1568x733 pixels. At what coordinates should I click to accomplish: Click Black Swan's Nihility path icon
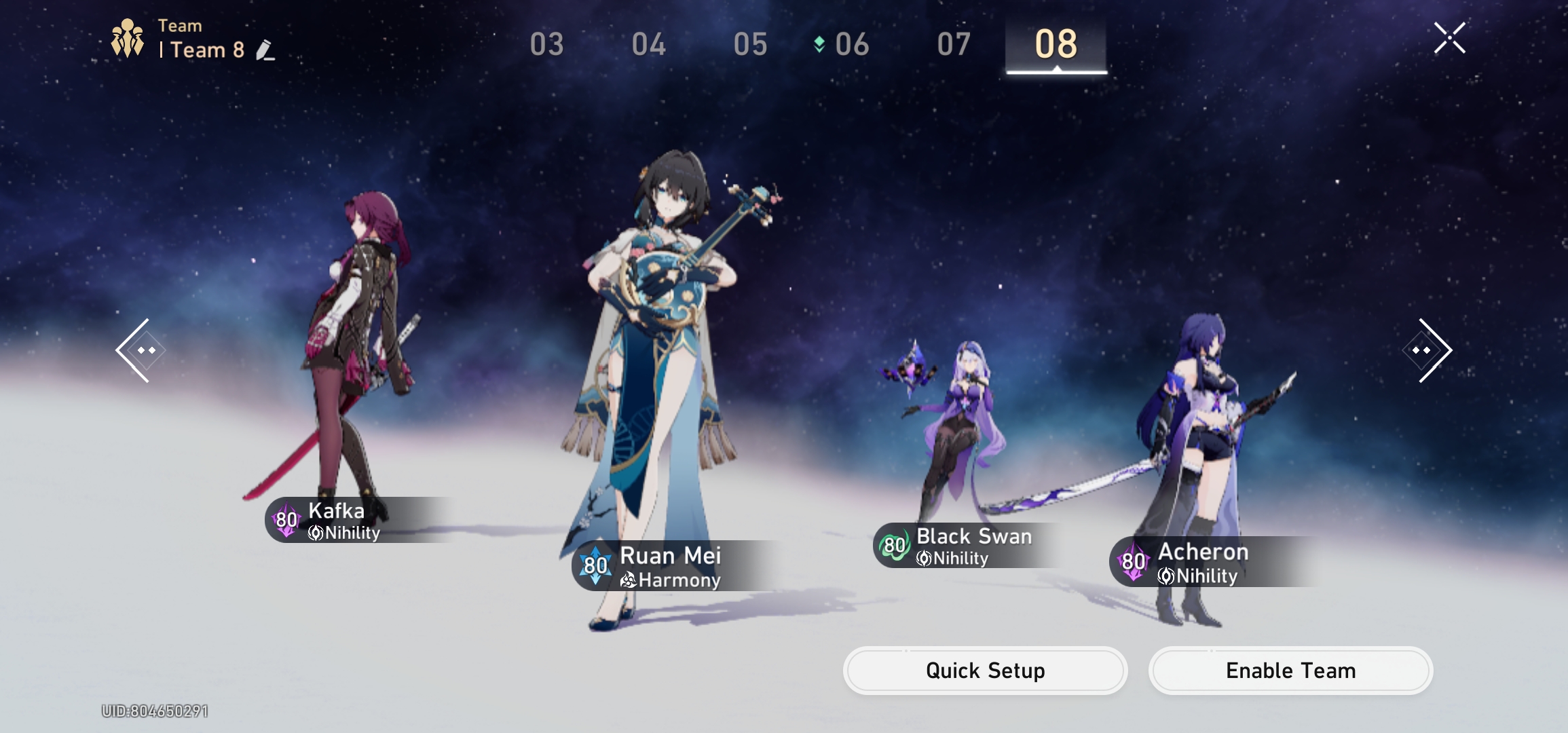pos(923,559)
